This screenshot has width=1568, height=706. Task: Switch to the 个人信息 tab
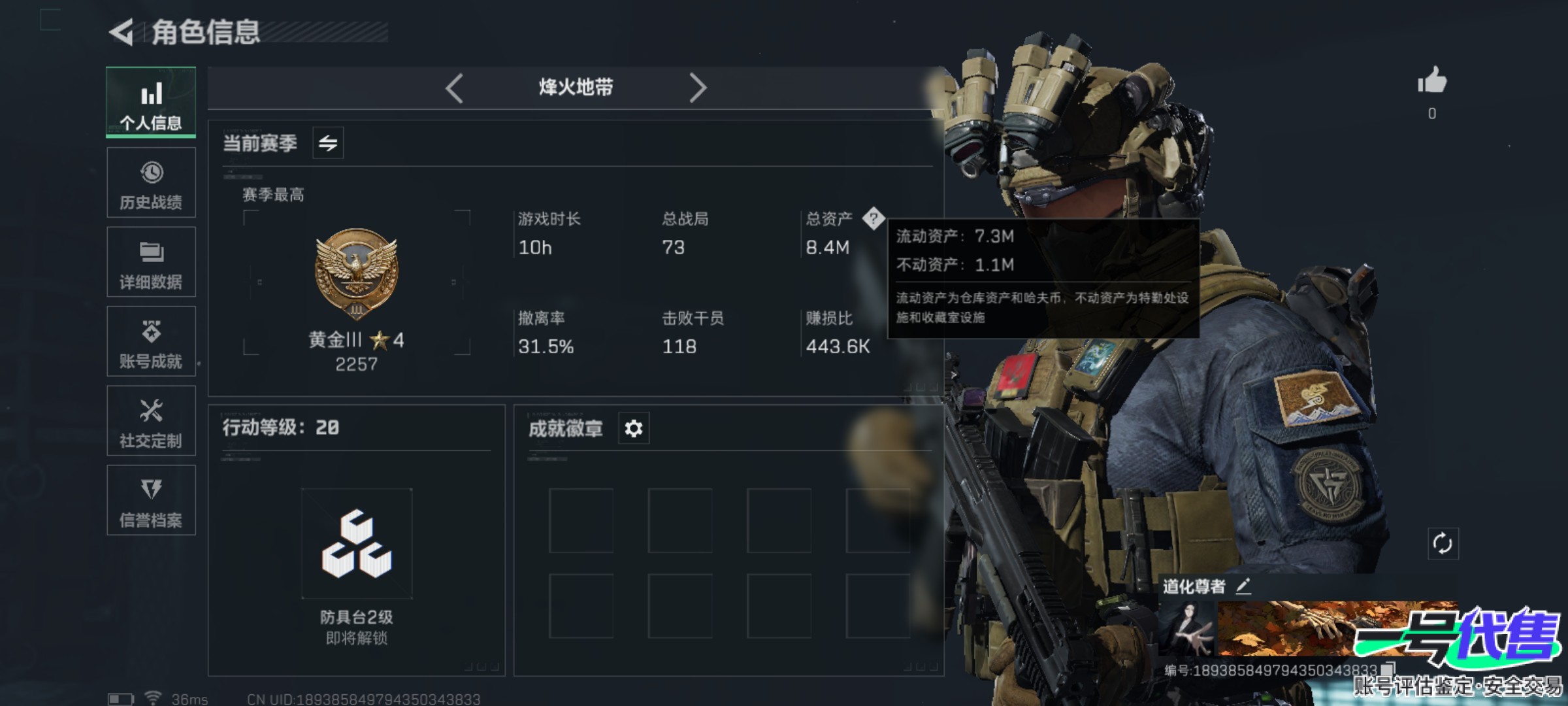[151, 103]
